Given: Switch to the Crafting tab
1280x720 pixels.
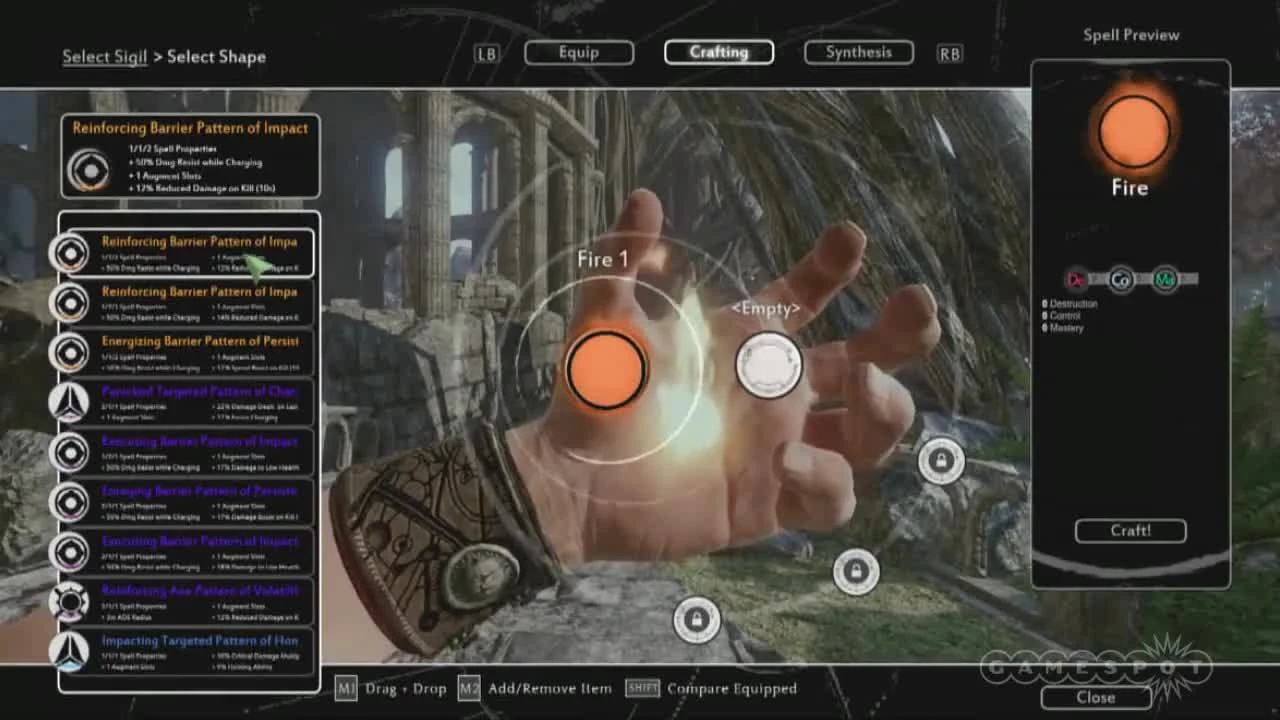Looking at the screenshot, I should tap(719, 51).
